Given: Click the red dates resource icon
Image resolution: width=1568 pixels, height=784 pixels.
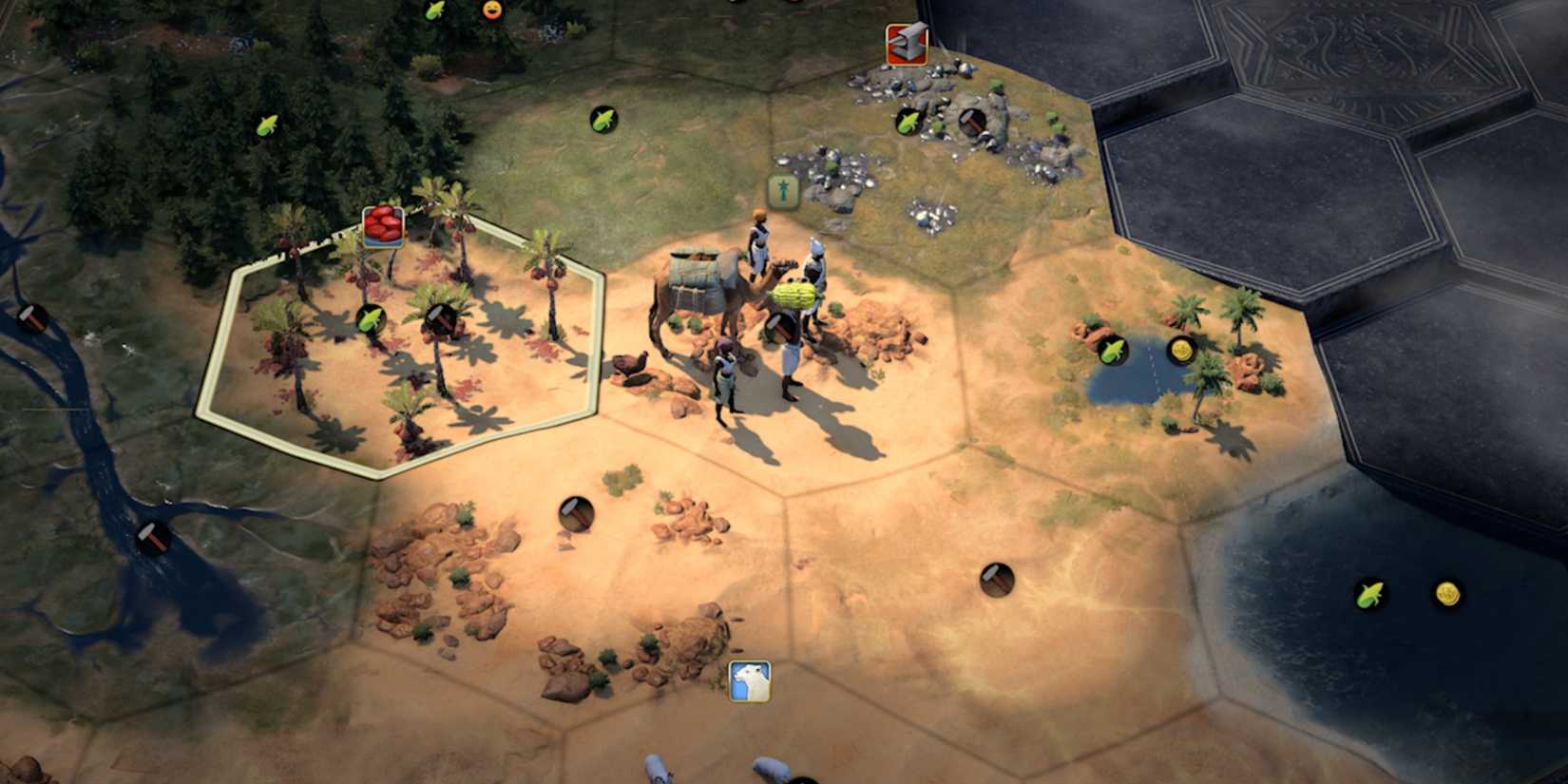Looking at the screenshot, I should 384,227.
